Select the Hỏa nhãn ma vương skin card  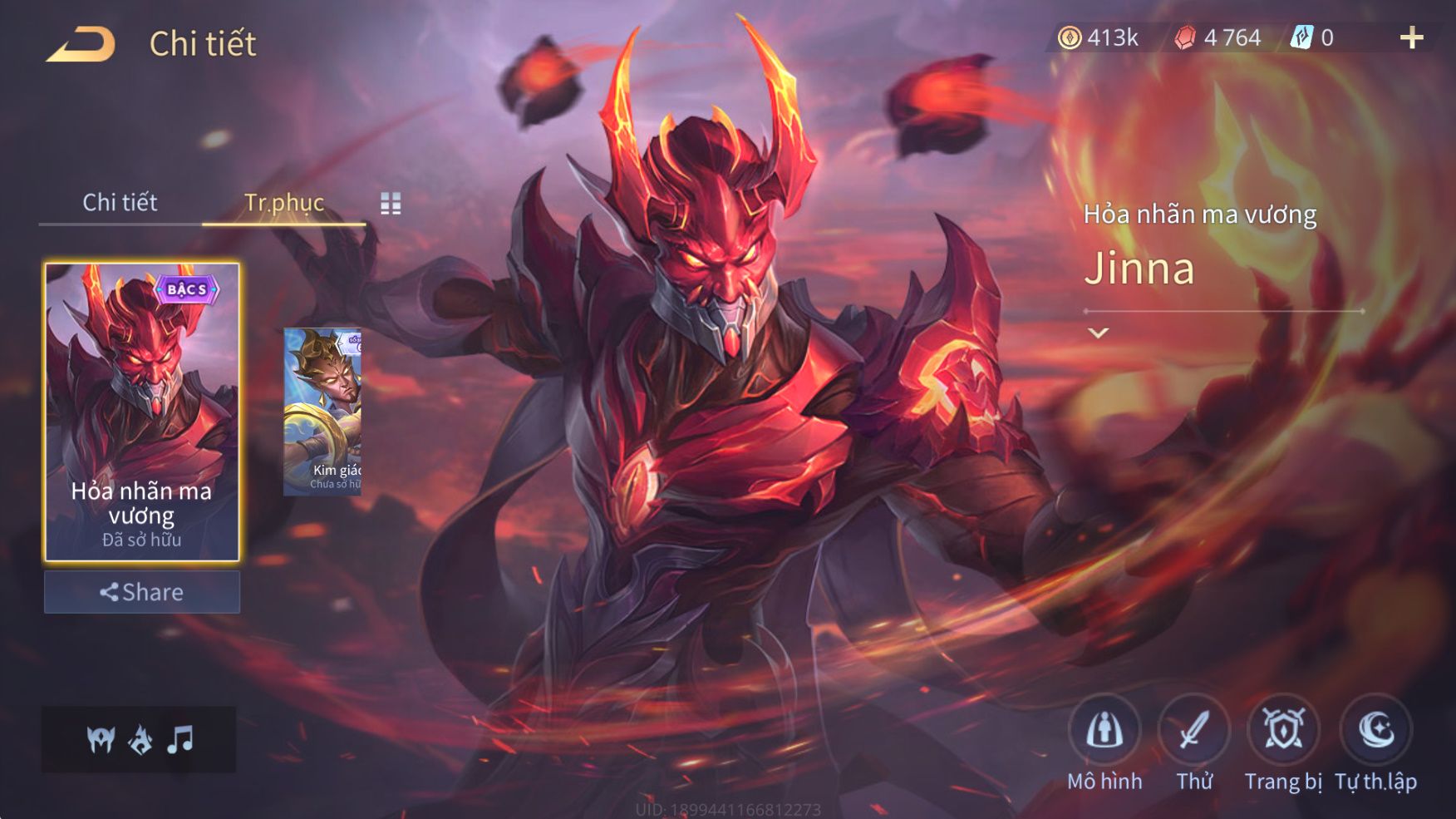[x=142, y=412]
